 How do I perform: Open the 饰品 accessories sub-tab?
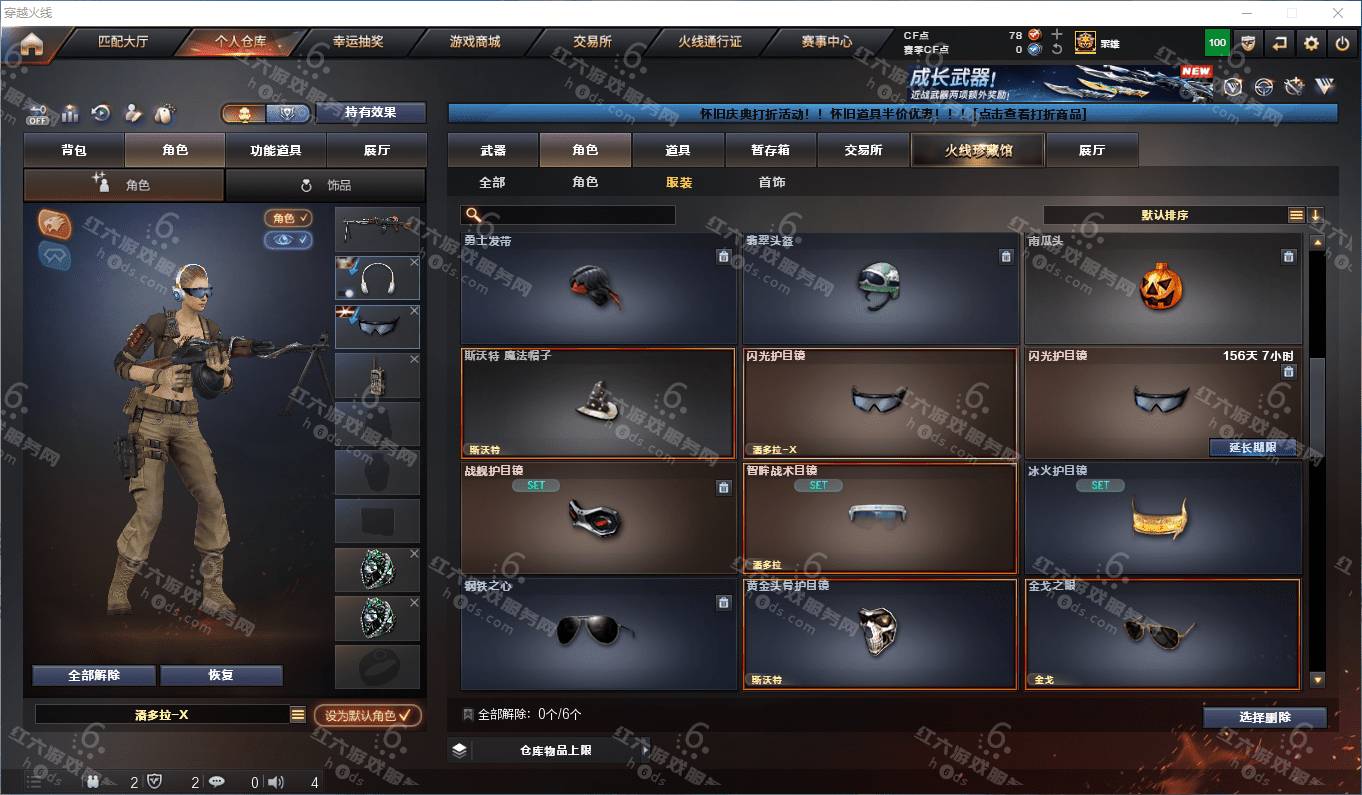pyautogui.click(x=326, y=185)
